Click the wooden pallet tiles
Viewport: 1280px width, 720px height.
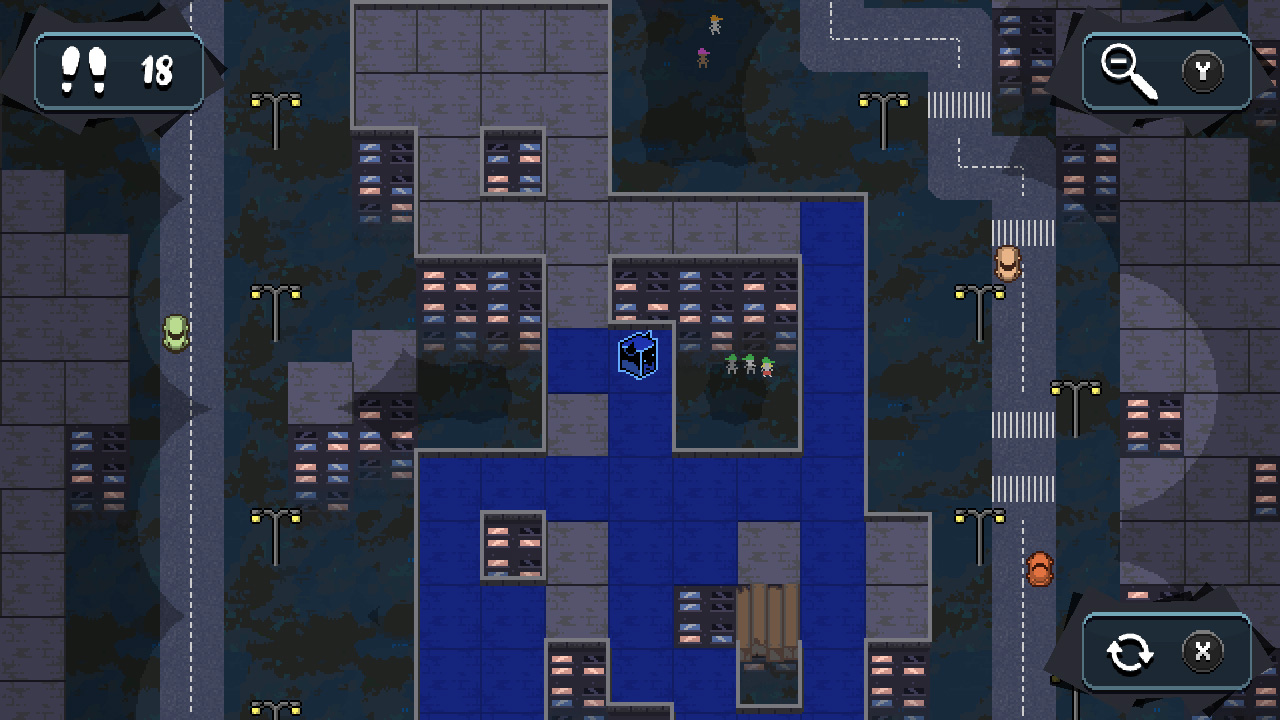coord(769,620)
